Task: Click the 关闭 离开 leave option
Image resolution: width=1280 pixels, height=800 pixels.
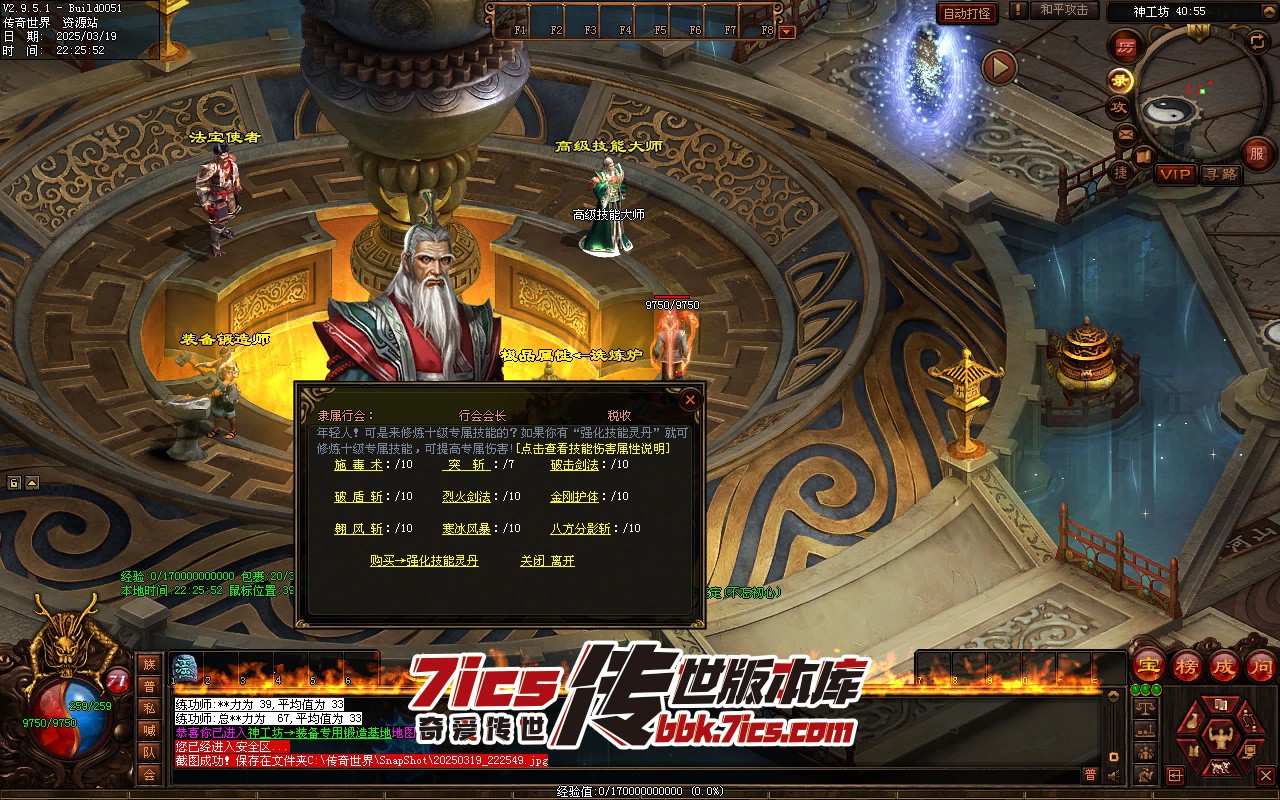Action: [x=547, y=561]
